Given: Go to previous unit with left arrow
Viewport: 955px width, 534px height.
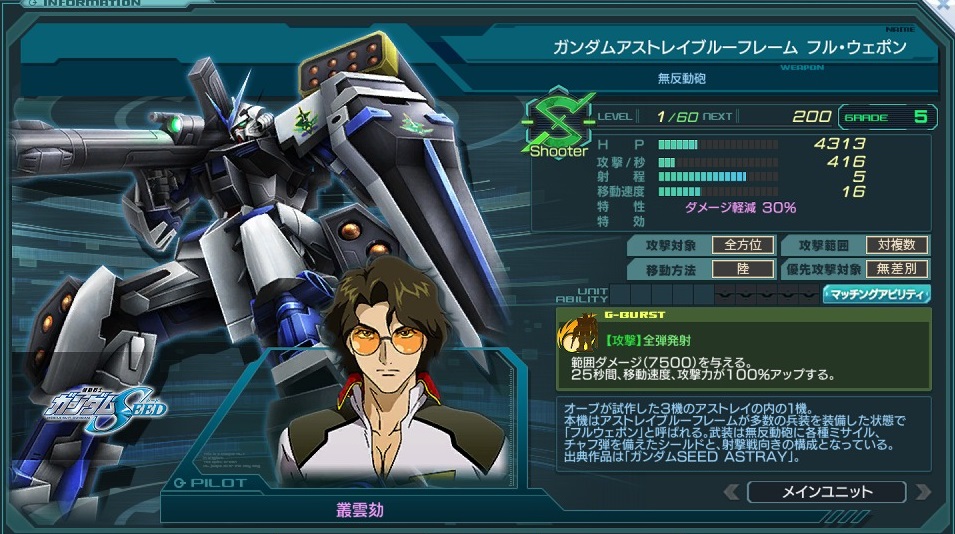Looking at the screenshot, I should (733, 492).
